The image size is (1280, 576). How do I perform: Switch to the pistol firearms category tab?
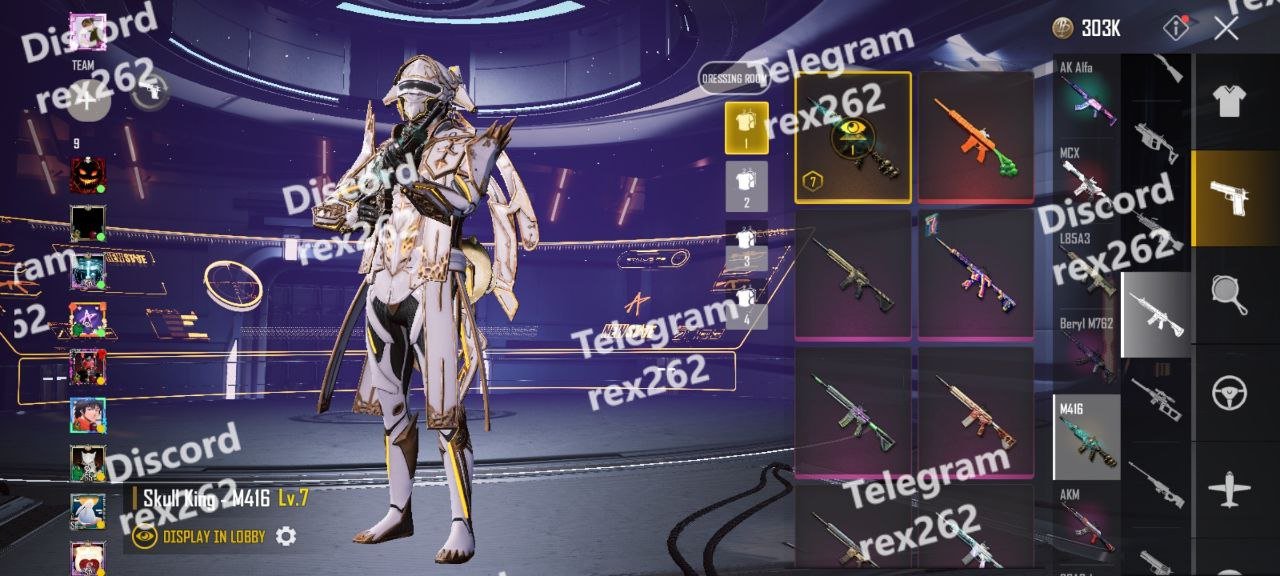[x=1229, y=197]
